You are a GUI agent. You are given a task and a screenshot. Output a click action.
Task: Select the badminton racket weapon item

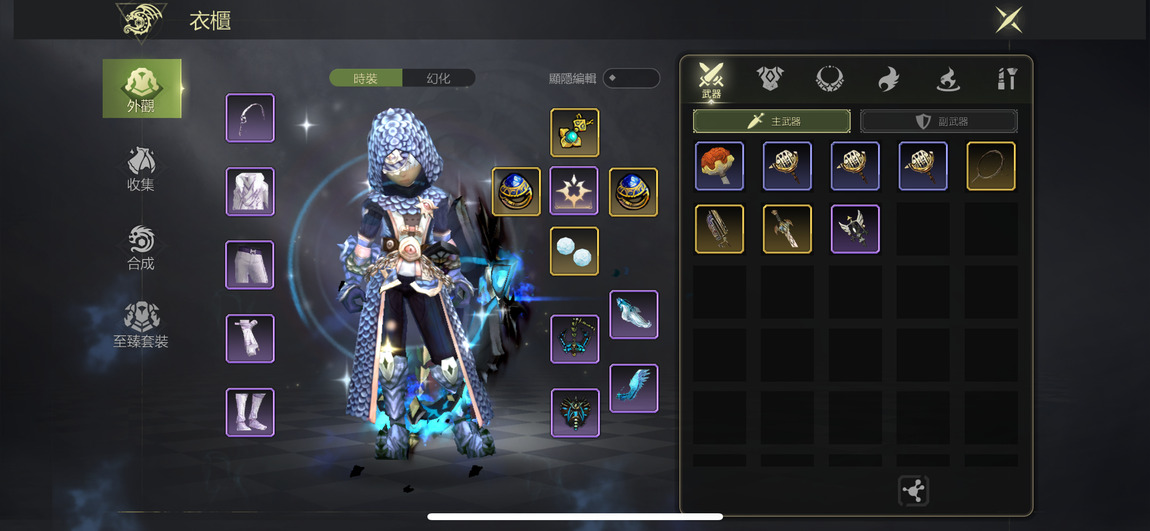pyautogui.click(x=991, y=166)
